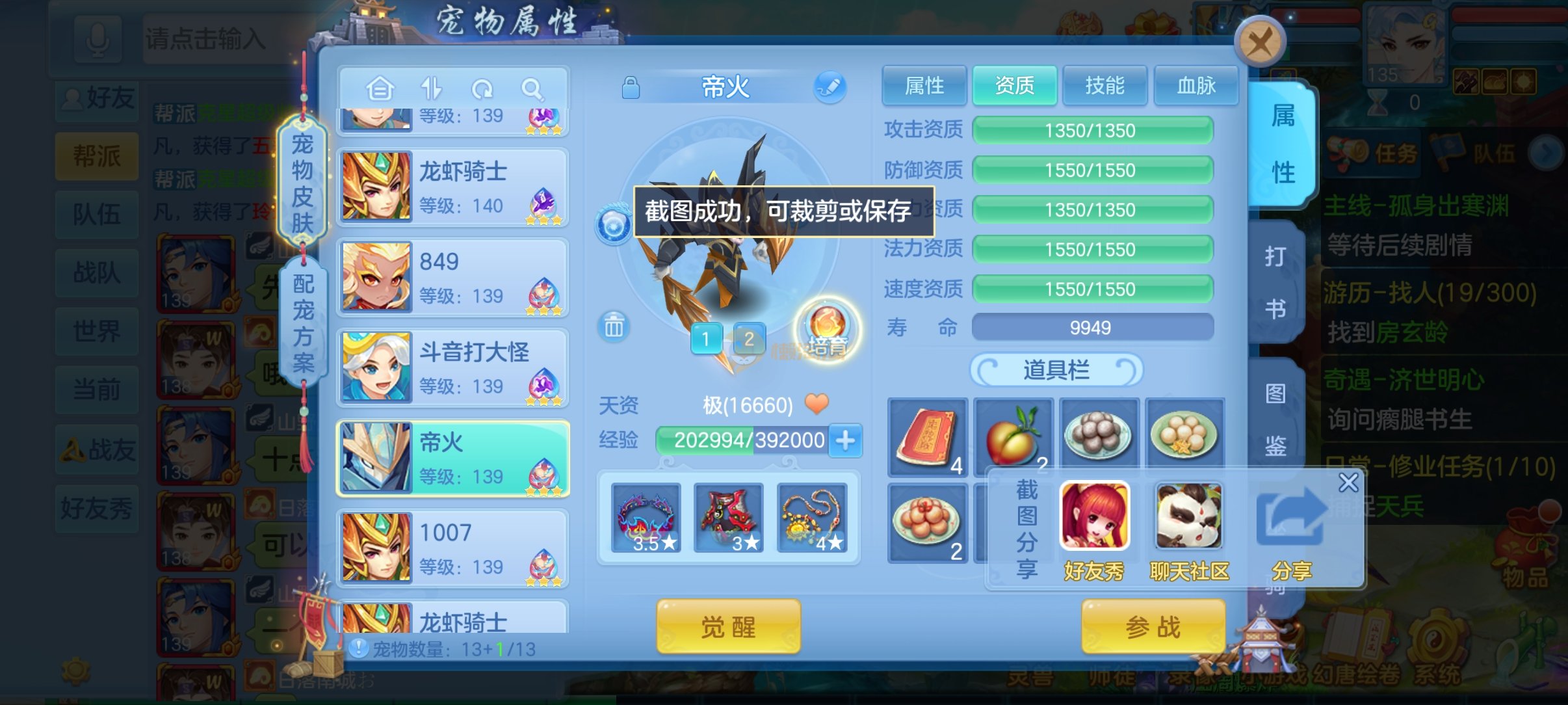
Task: Click the pet list search magnifier
Action: [532, 88]
